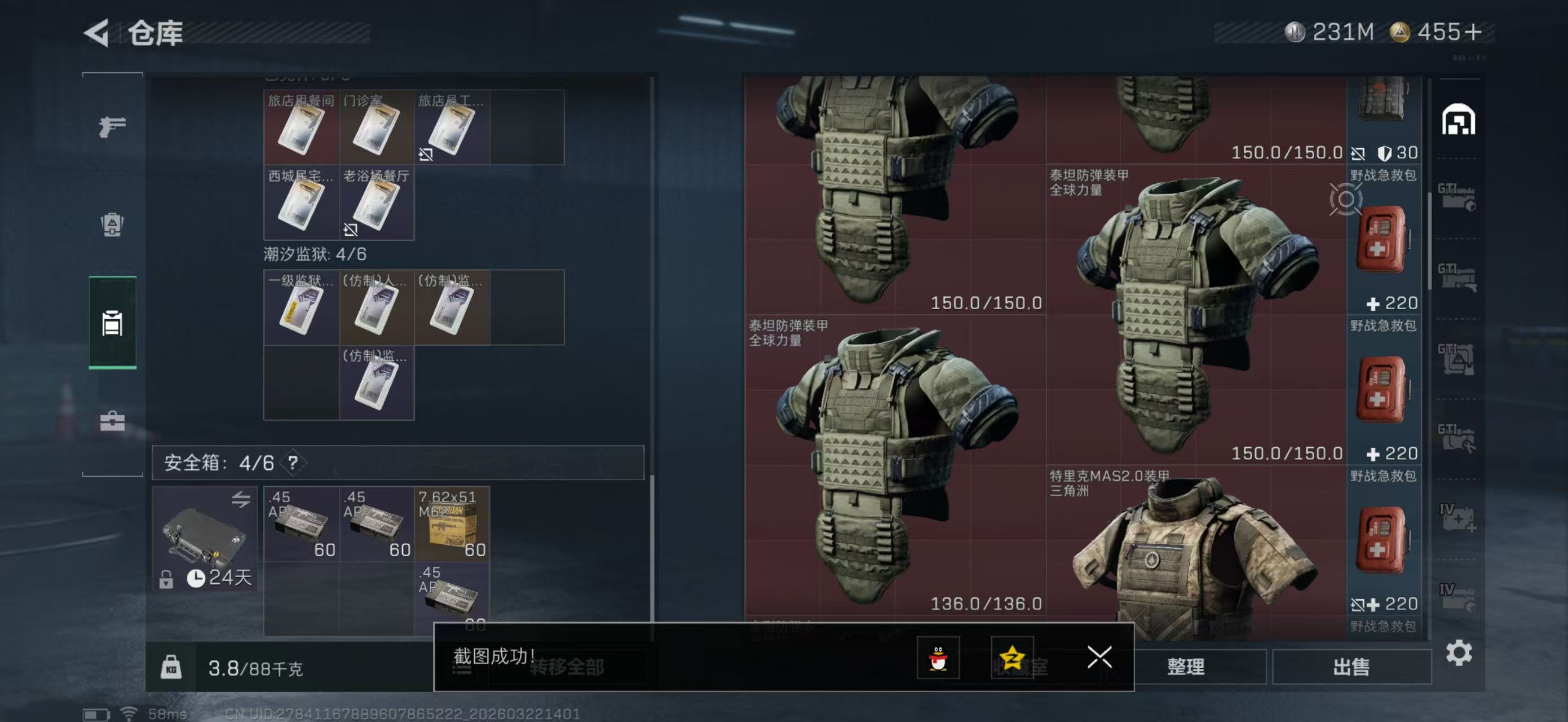Go back from the 仓库 screen

coord(98,32)
